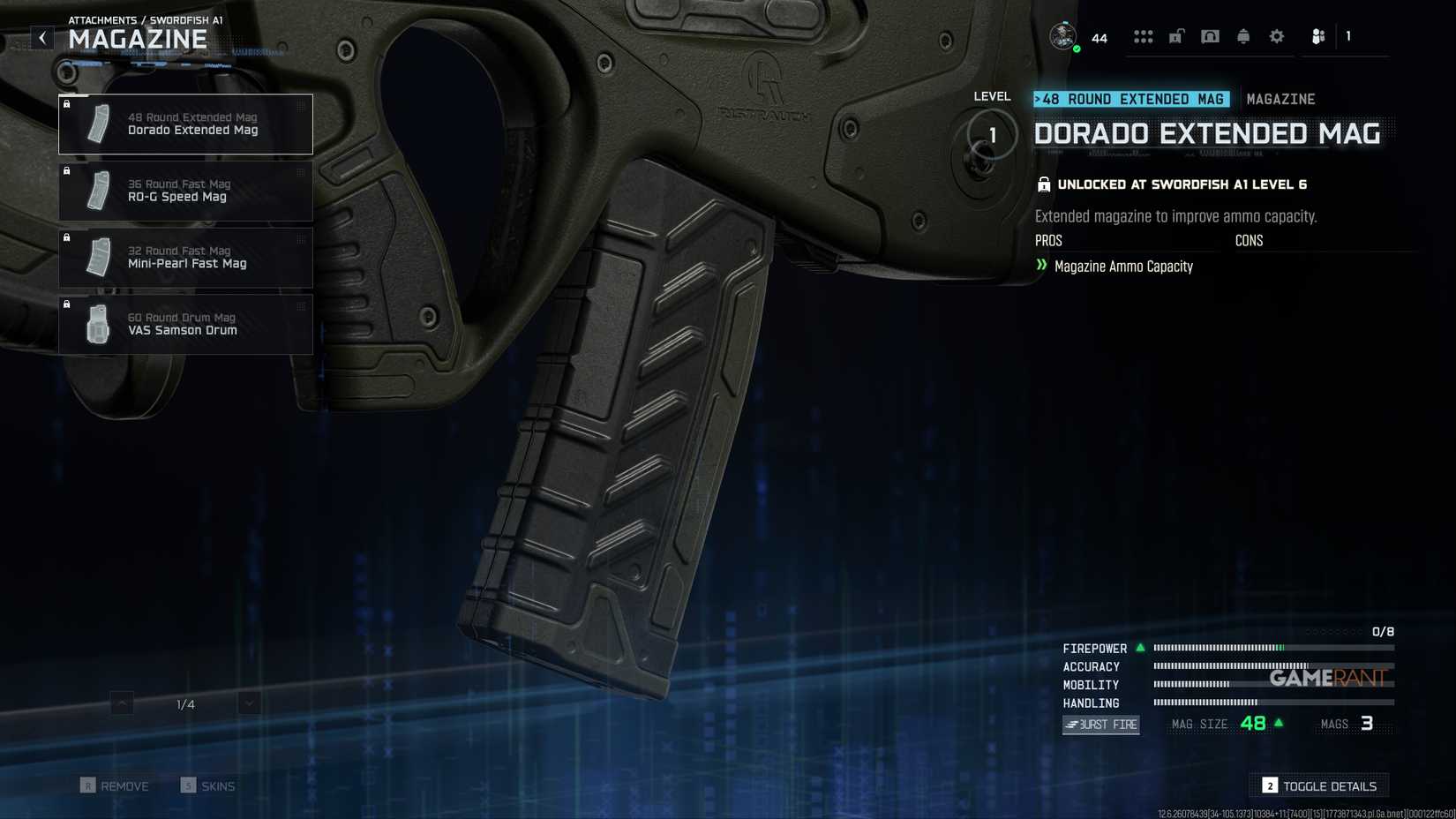
Task: Open the social/friends icon
Action: pyautogui.click(x=1318, y=36)
